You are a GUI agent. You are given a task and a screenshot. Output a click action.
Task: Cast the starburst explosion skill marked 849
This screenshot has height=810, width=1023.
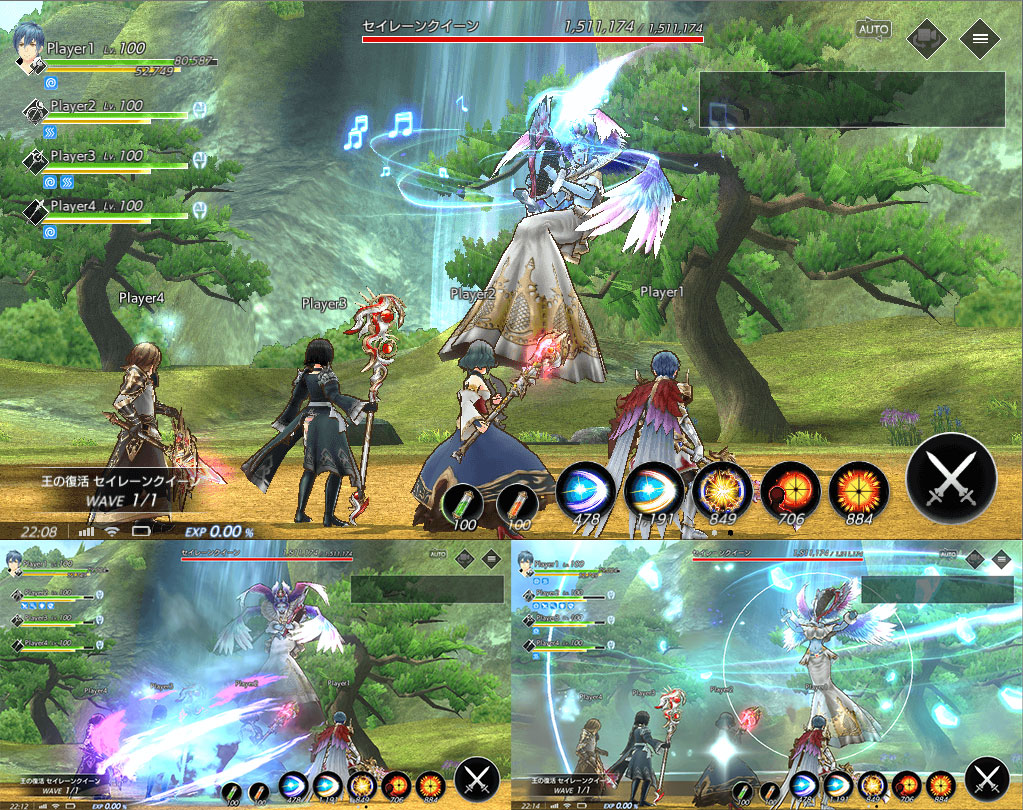[x=722, y=491]
